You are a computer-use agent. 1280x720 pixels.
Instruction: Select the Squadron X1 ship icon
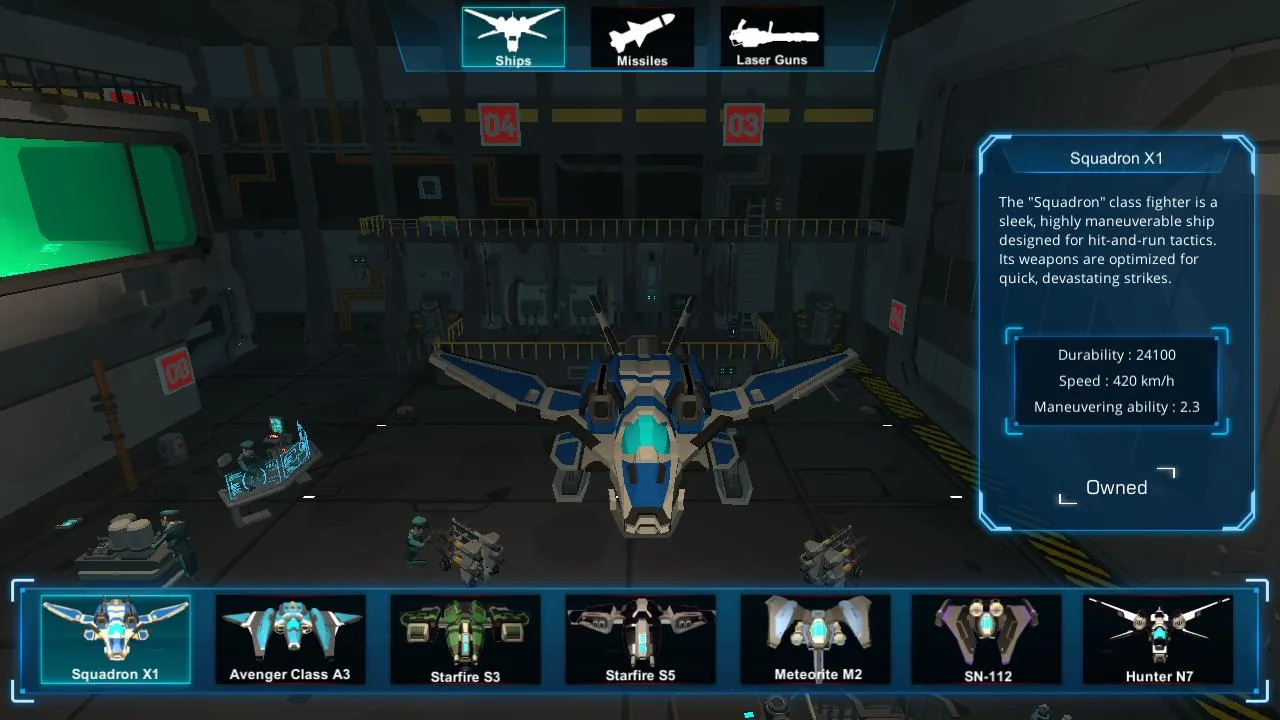tap(115, 638)
